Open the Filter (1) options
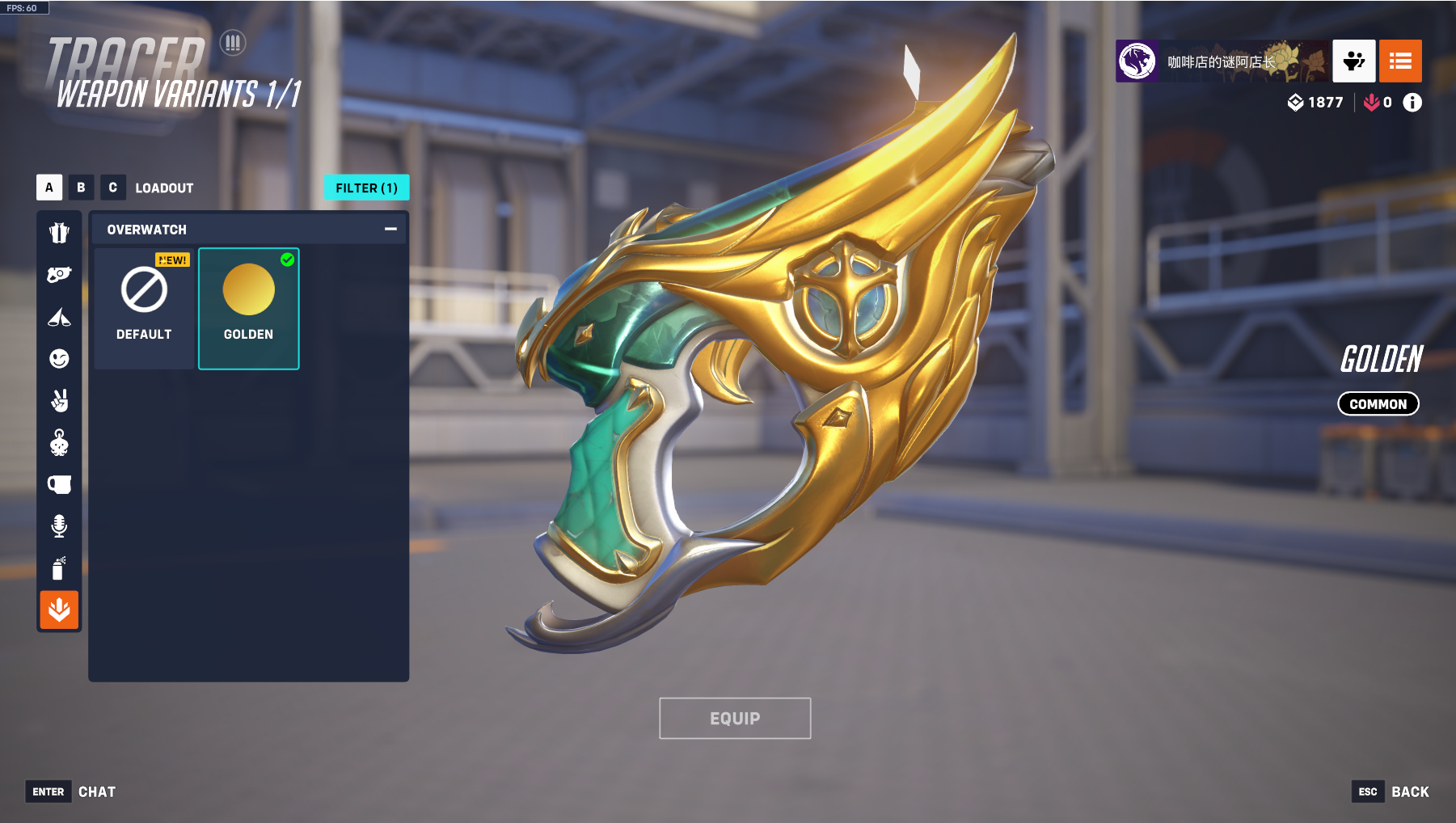 (366, 188)
